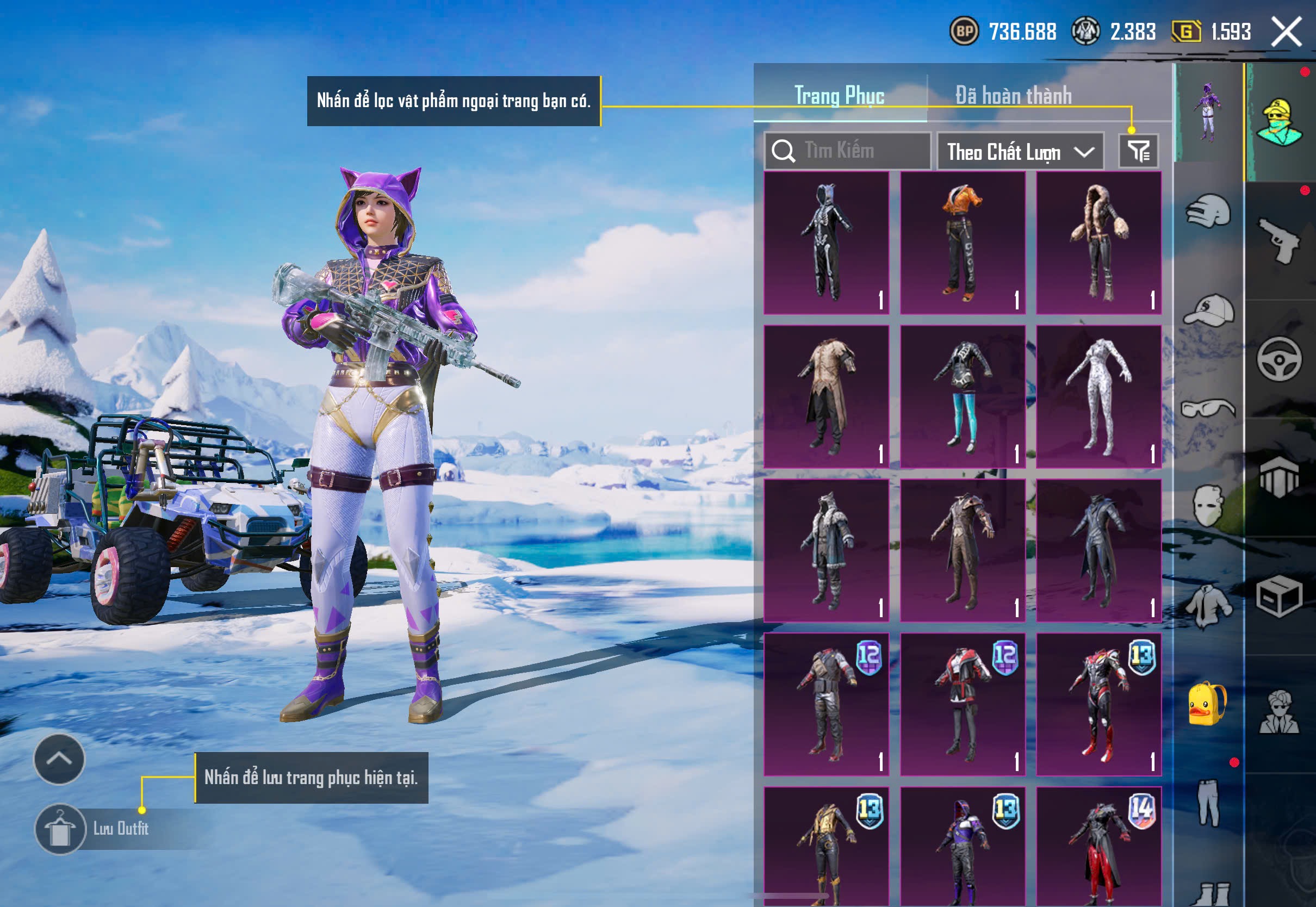The width and height of the screenshot is (1316, 907).
Task: Select the teal leggings outfit
Action: pyautogui.click(x=963, y=396)
